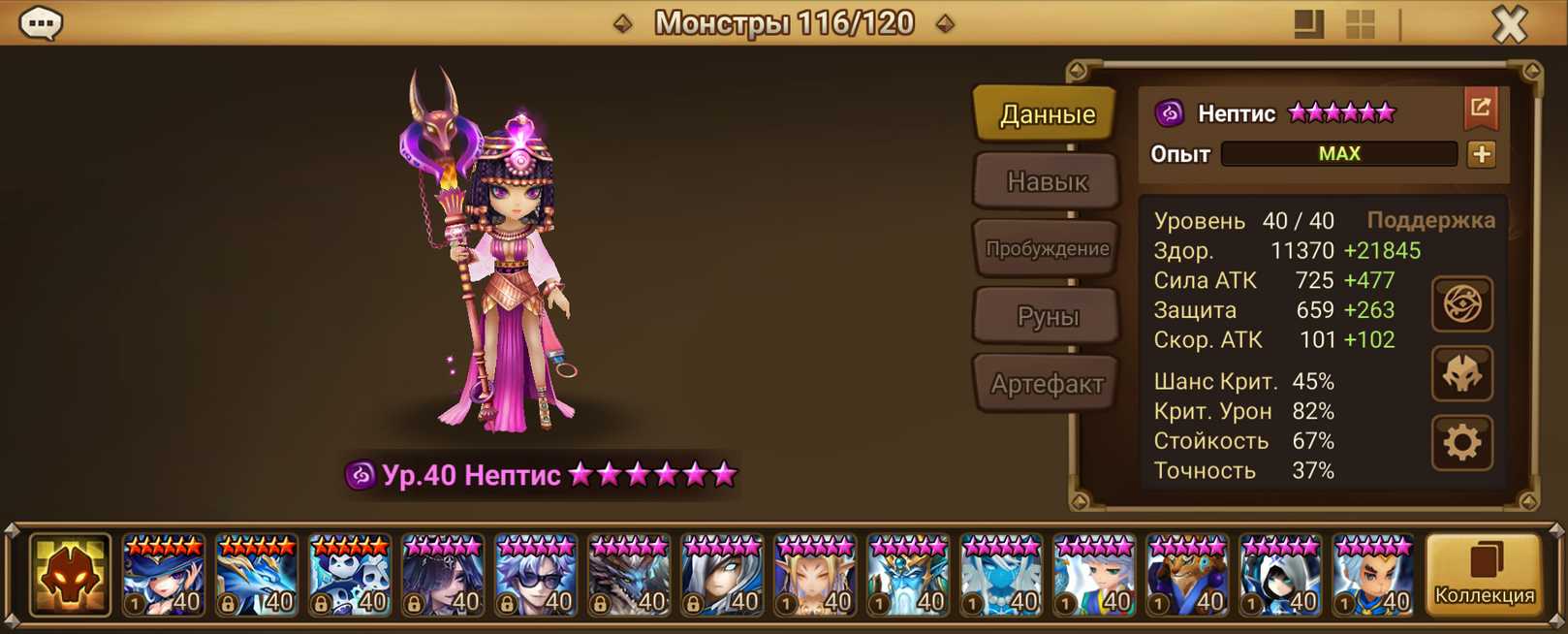
Task: Switch to the split panel view
Action: (x=1308, y=24)
